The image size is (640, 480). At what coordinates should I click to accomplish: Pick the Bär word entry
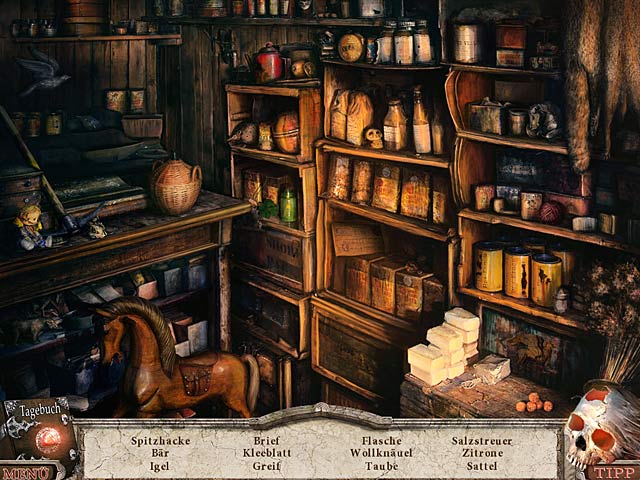[x=158, y=452]
